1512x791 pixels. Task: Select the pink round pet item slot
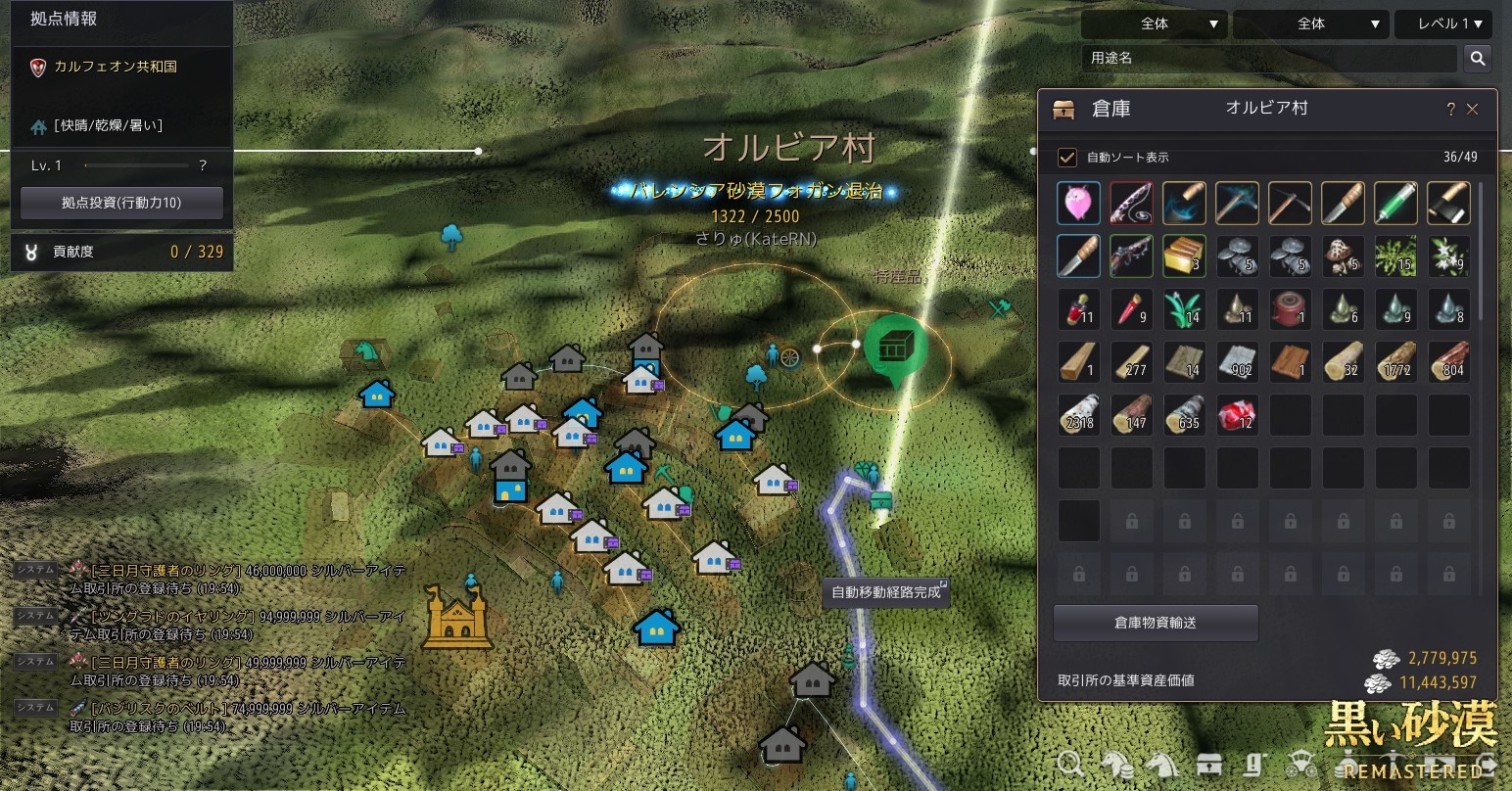click(1079, 204)
